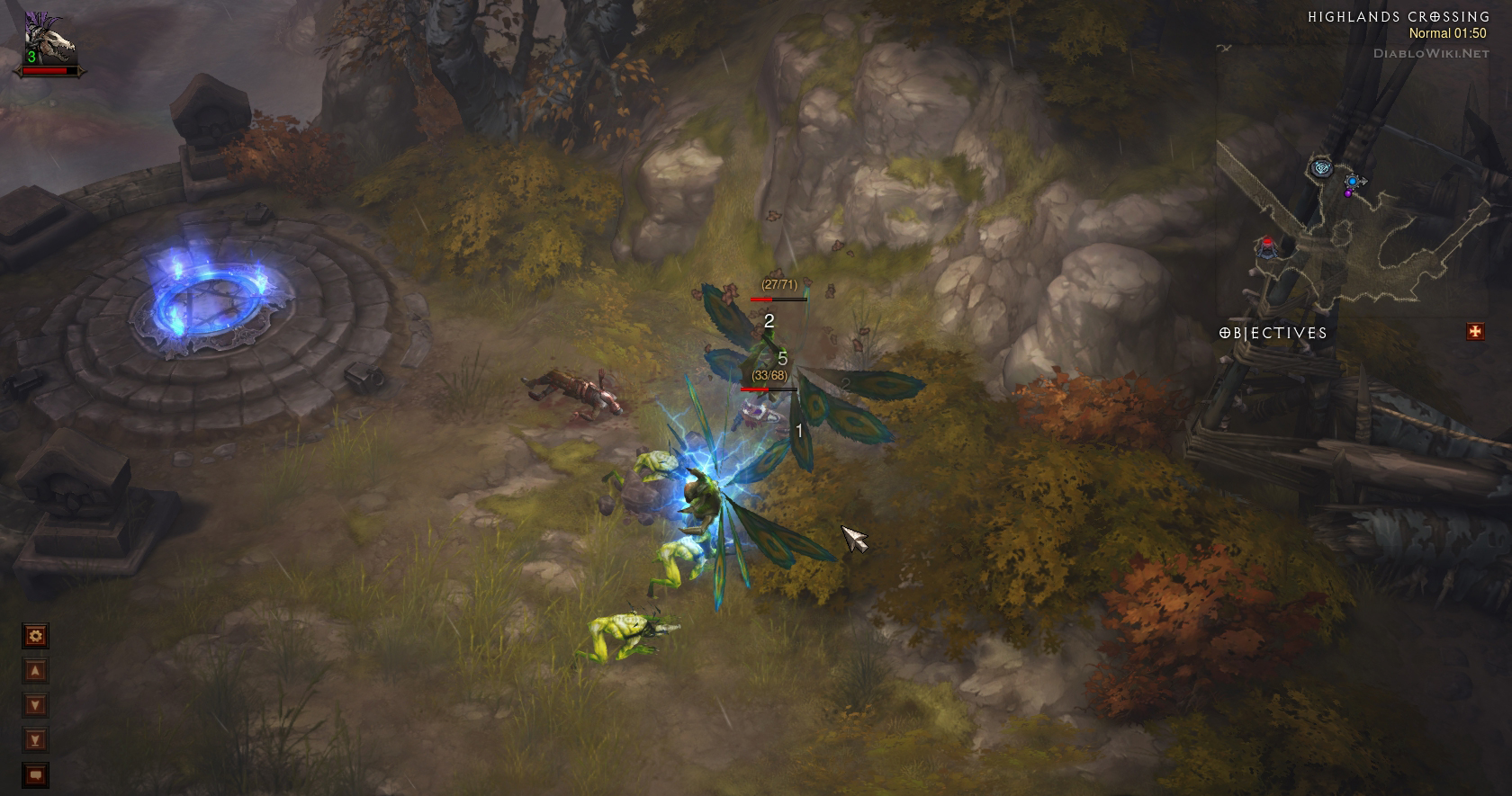Viewport: 1512px width, 796px height.
Task: Open the chat speech bubble button
Action: click(35, 774)
